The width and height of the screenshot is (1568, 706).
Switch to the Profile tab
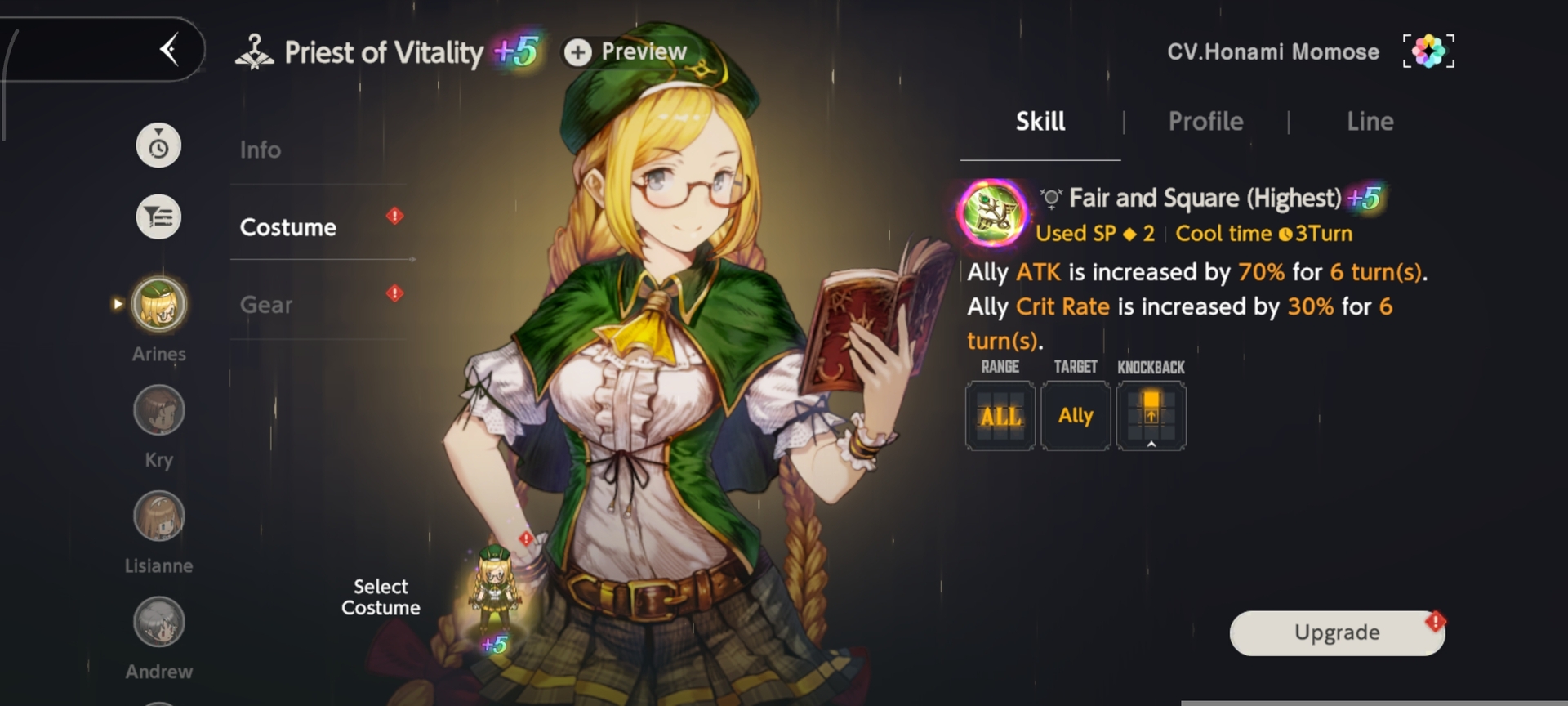[x=1205, y=122]
